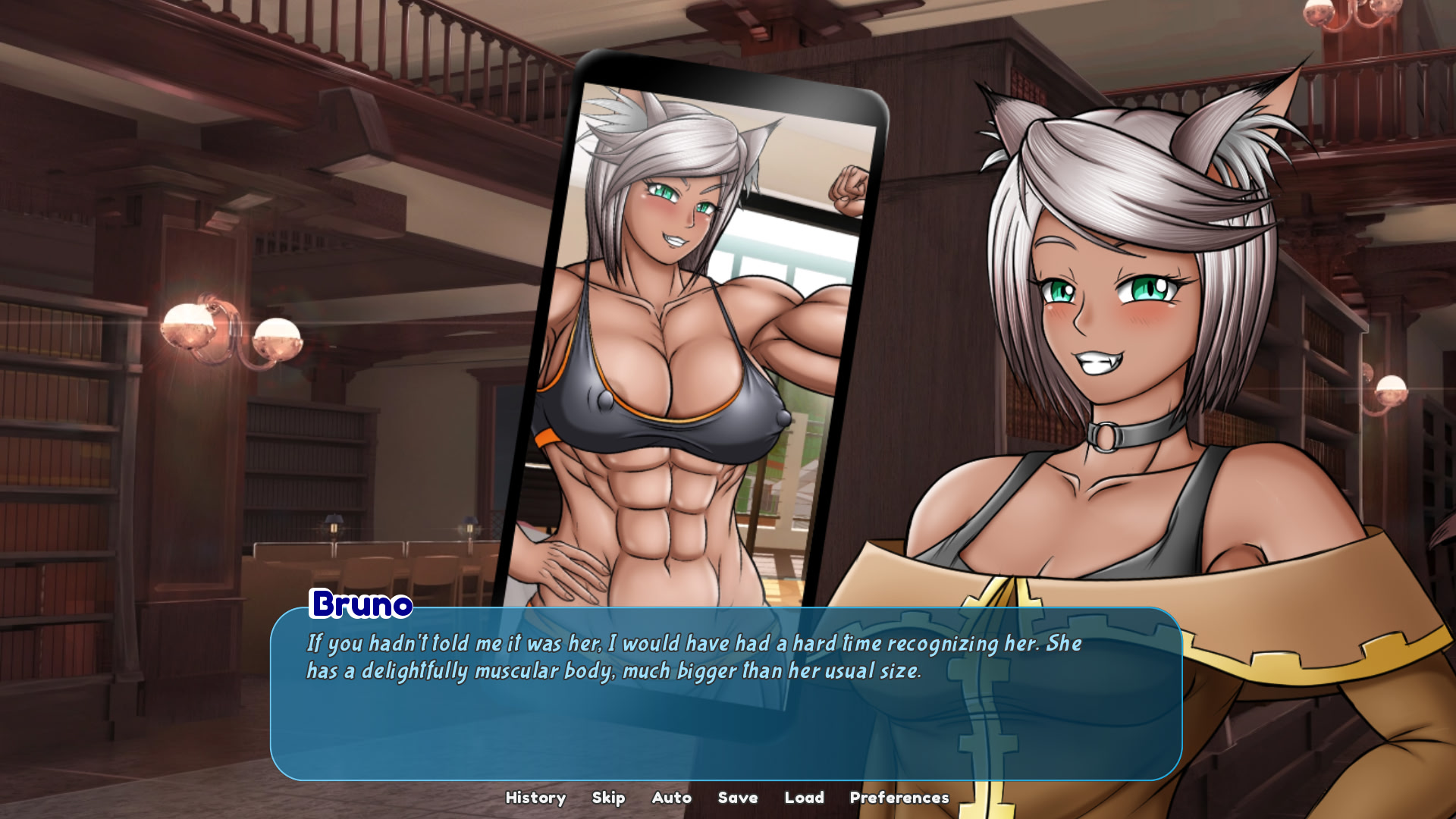Enable Skip mode to fast-forward dialogue

609,798
